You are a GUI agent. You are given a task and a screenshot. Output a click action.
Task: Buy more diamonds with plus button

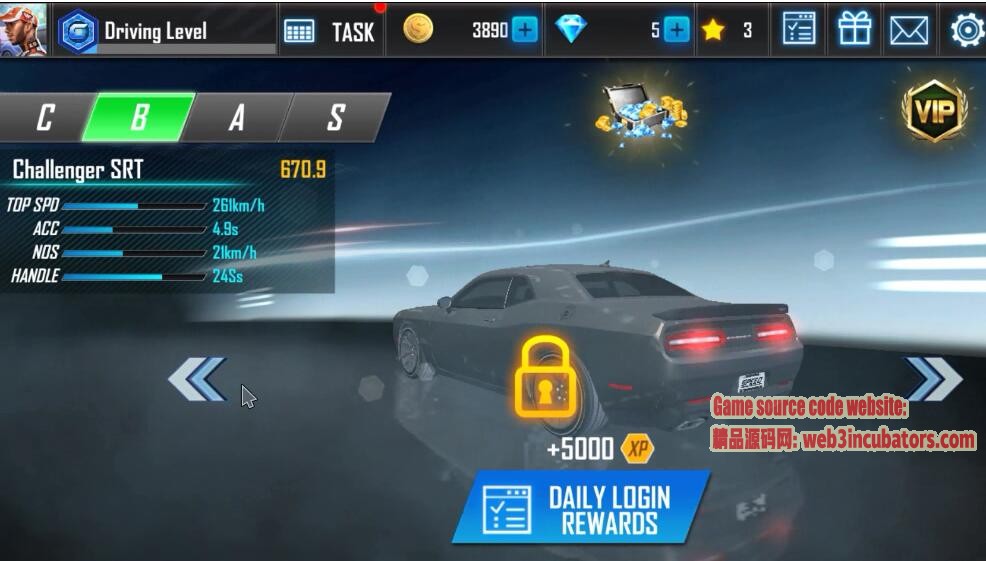click(677, 30)
